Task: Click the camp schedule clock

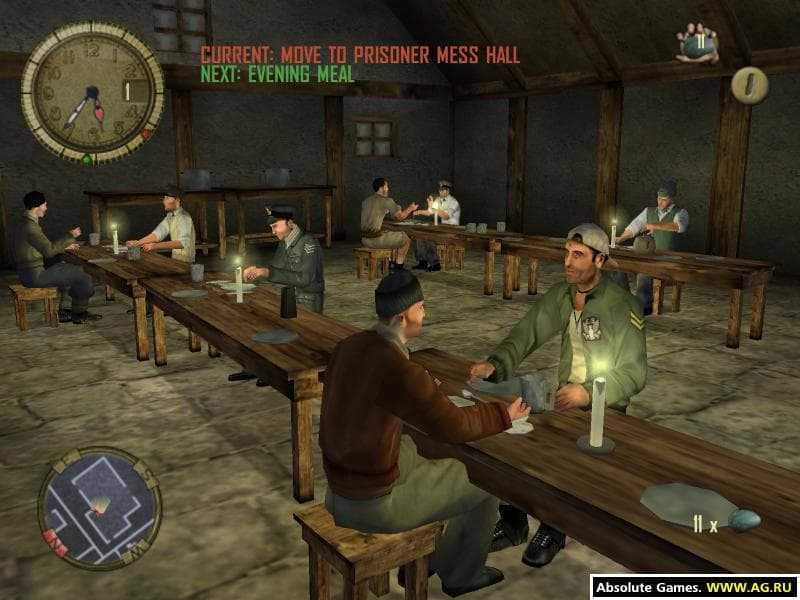Action: (92, 93)
